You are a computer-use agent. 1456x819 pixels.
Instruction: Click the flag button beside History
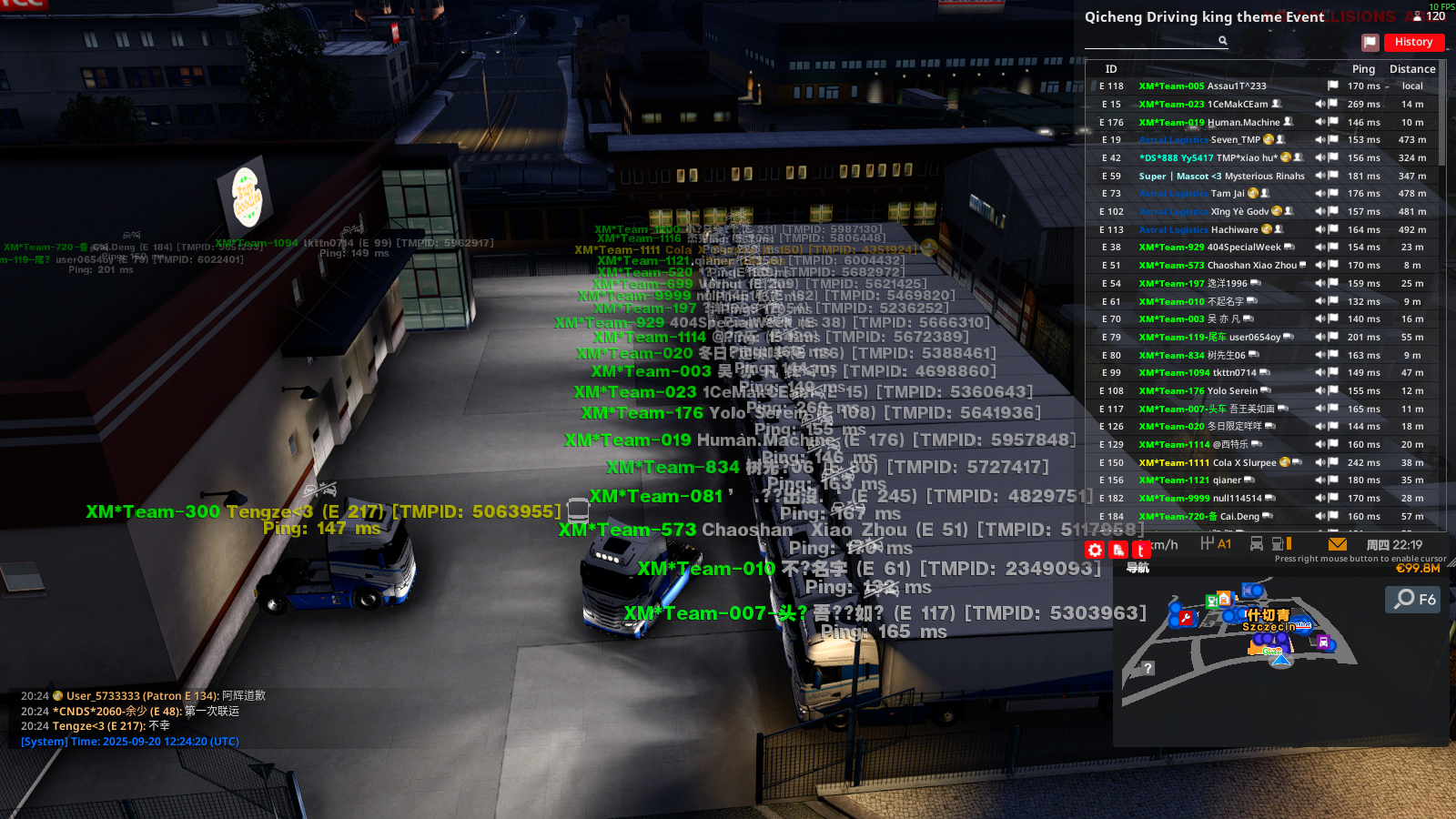point(1370,42)
